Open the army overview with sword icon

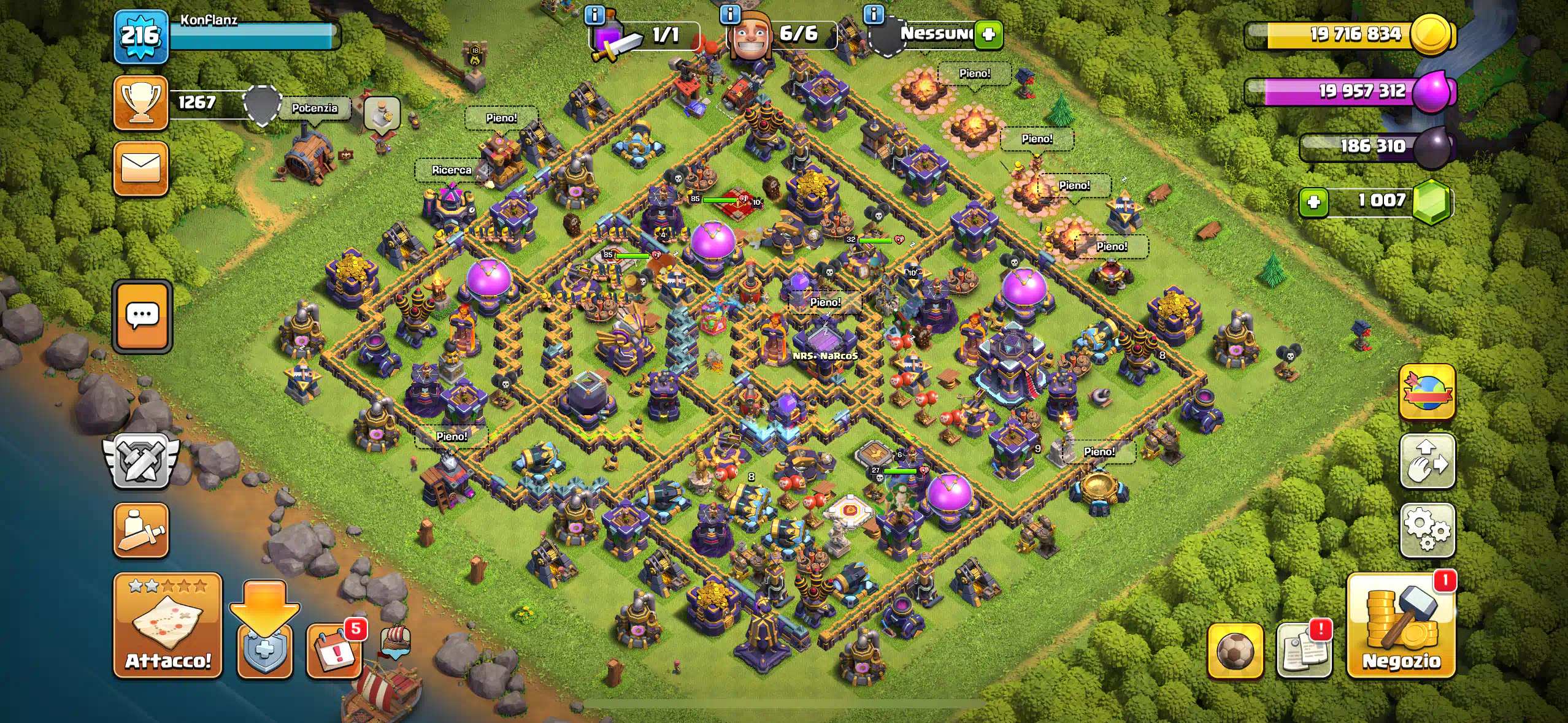click(x=140, y=530)
